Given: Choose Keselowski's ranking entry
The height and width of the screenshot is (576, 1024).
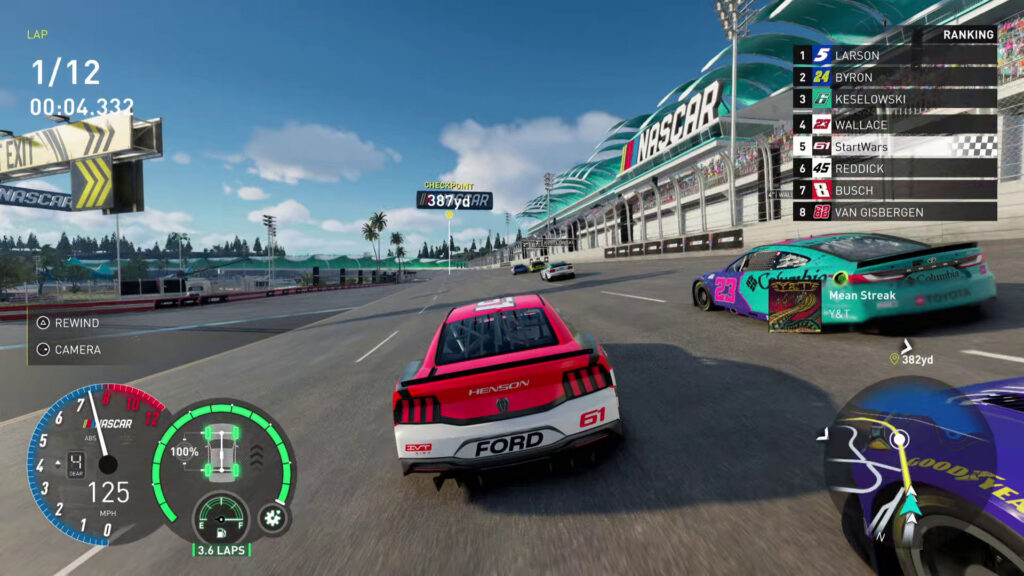Looking at the screenshot, I should coord(895,100).
